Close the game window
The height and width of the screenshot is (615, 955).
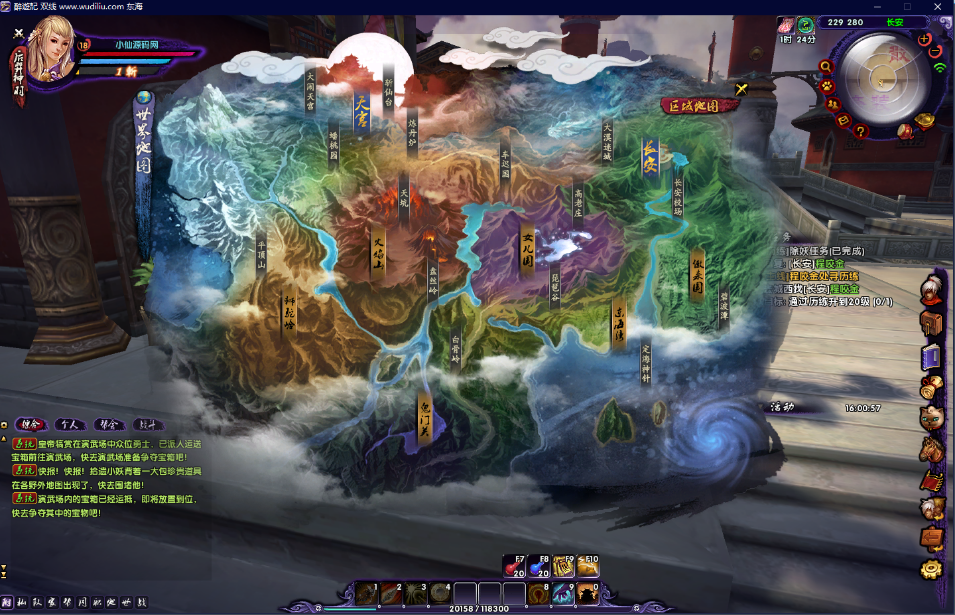[x=936, y=7]
